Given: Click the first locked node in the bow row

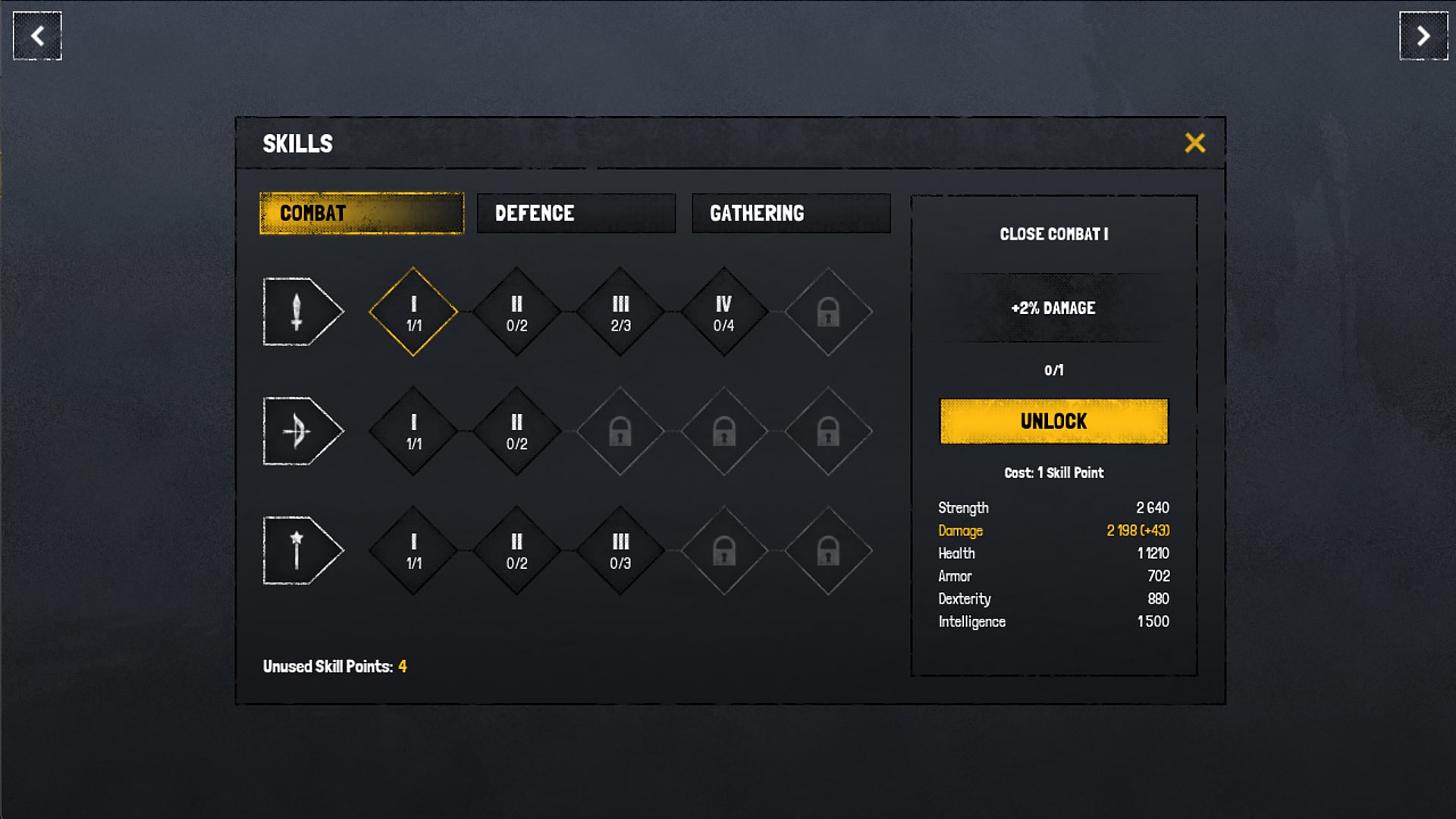Looking at the screenshot, I should tap(620, 430).
